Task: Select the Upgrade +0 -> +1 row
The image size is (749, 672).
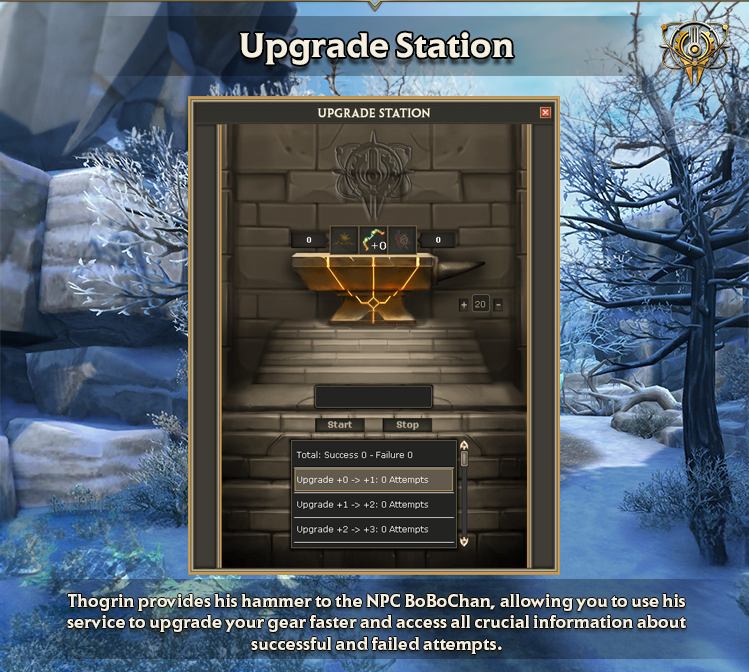Action: click(x=374, y=480)
